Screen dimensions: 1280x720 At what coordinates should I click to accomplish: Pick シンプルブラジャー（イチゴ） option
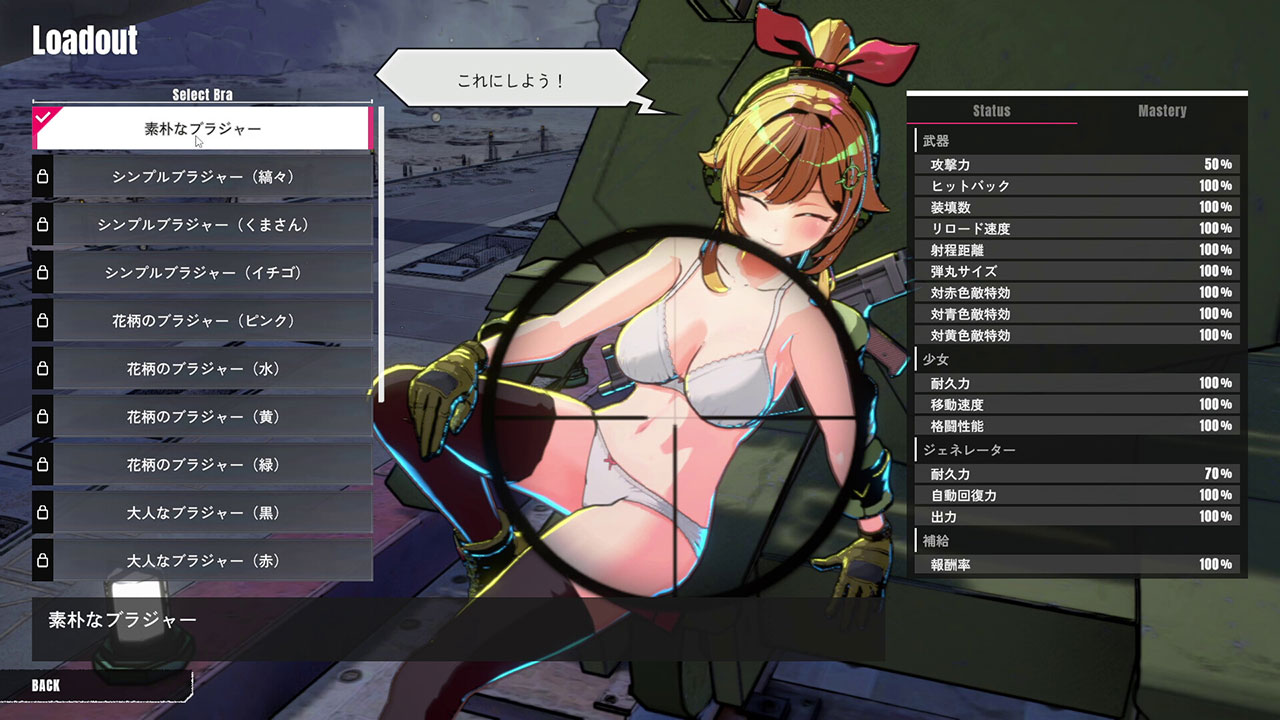click(x=203, y=273)
